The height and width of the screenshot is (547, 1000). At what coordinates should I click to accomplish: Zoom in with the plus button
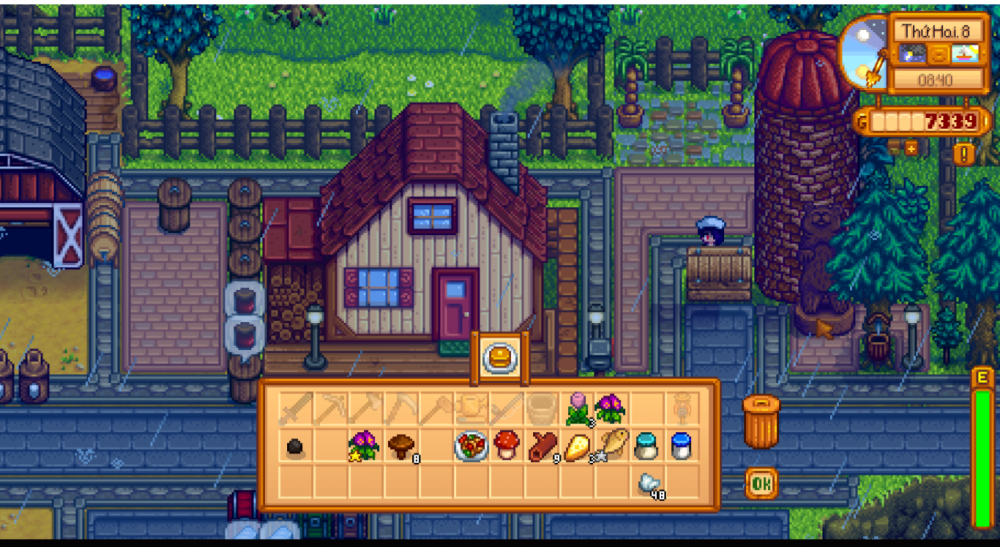pos(911,148)
